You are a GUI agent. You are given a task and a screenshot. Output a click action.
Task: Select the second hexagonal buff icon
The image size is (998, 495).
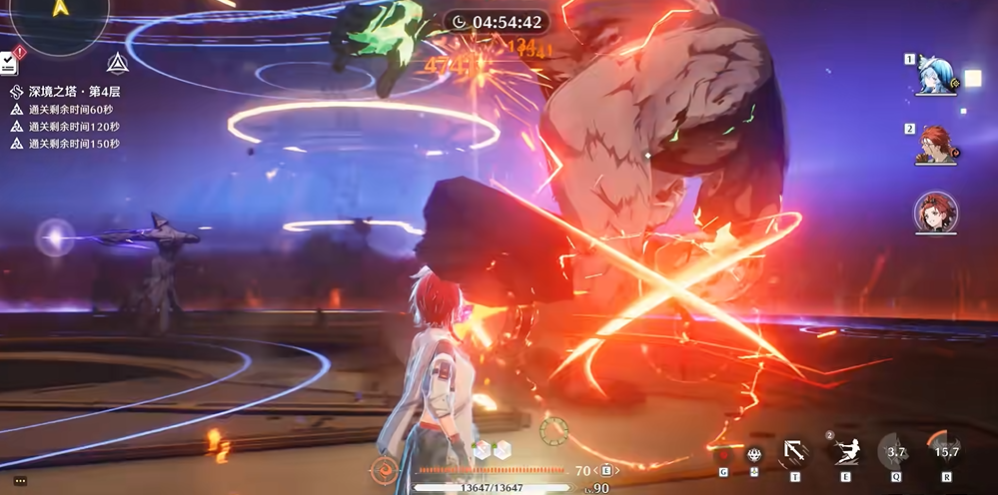[x=502, y=450]
